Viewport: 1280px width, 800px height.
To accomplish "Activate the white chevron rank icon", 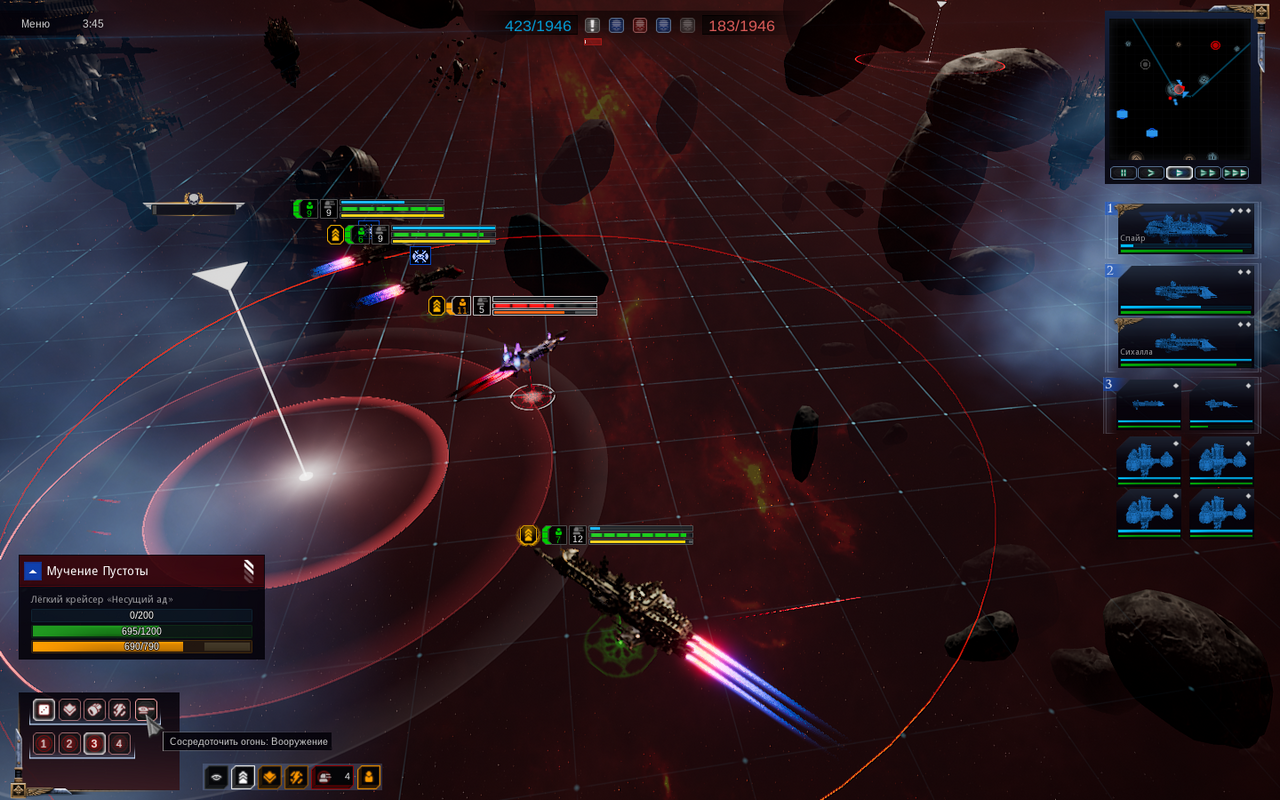I will pos(242,777).
